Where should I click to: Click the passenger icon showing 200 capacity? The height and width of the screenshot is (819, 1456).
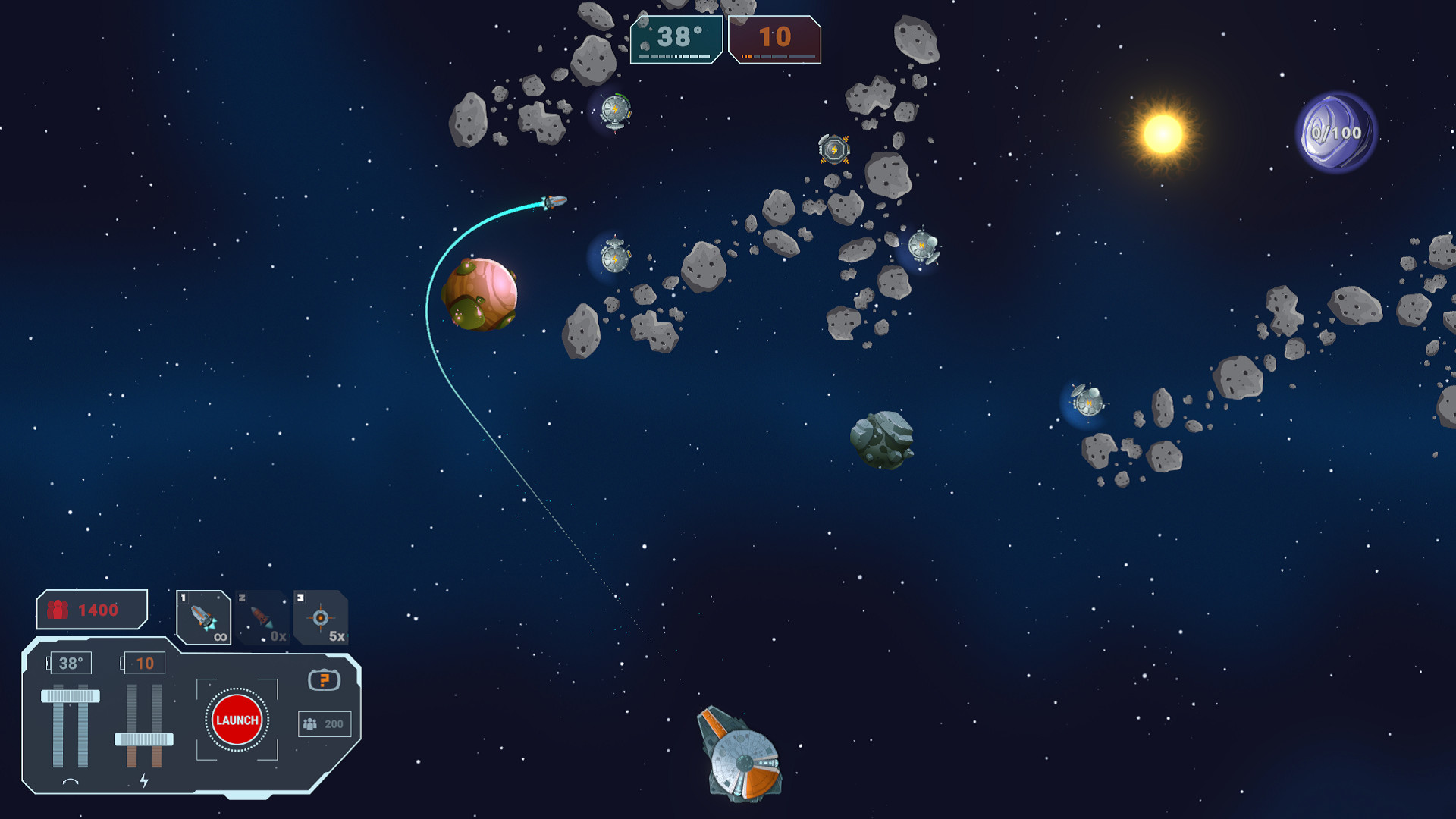click(324, 723)
